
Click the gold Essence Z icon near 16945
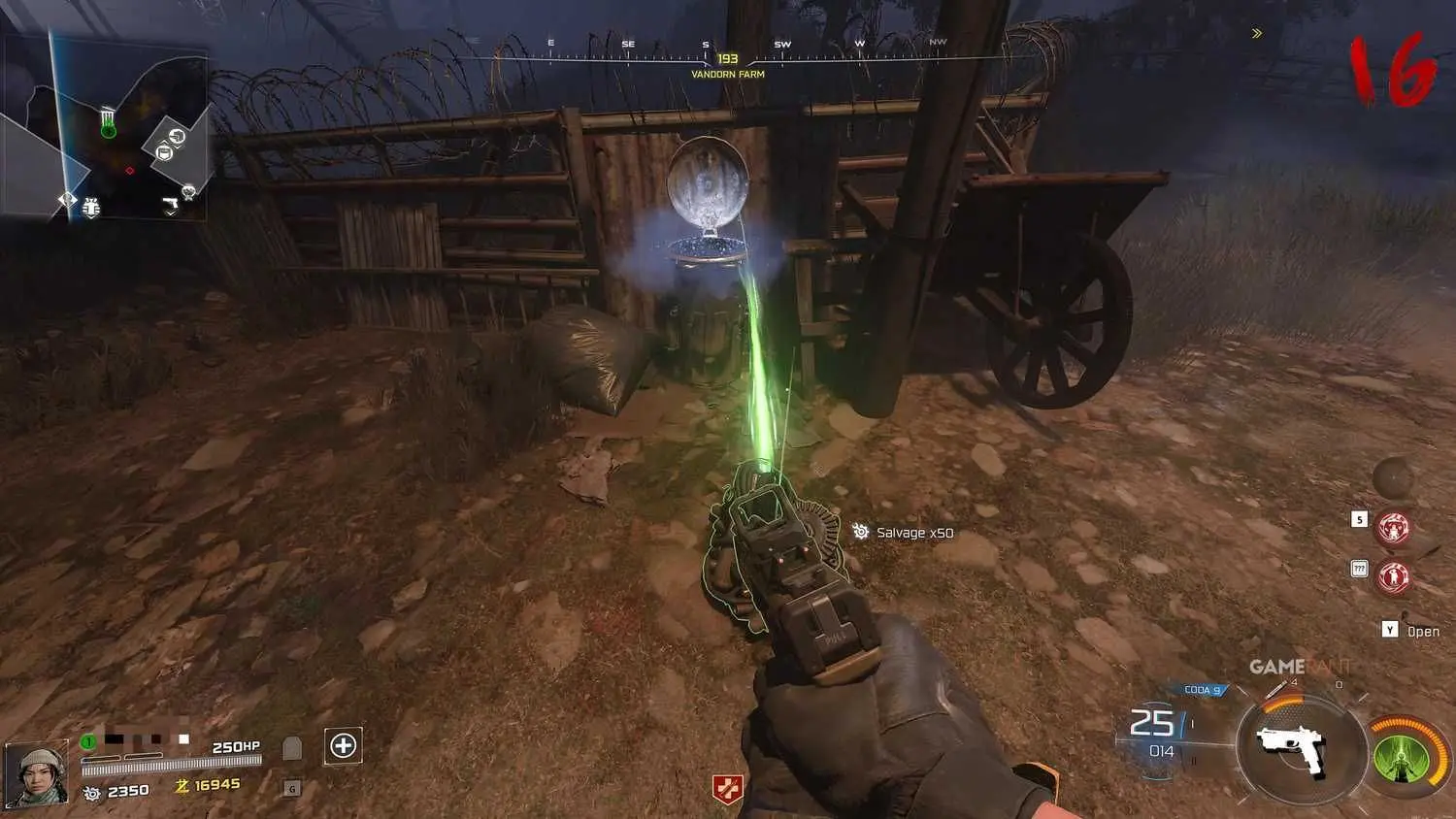point(183,785)
